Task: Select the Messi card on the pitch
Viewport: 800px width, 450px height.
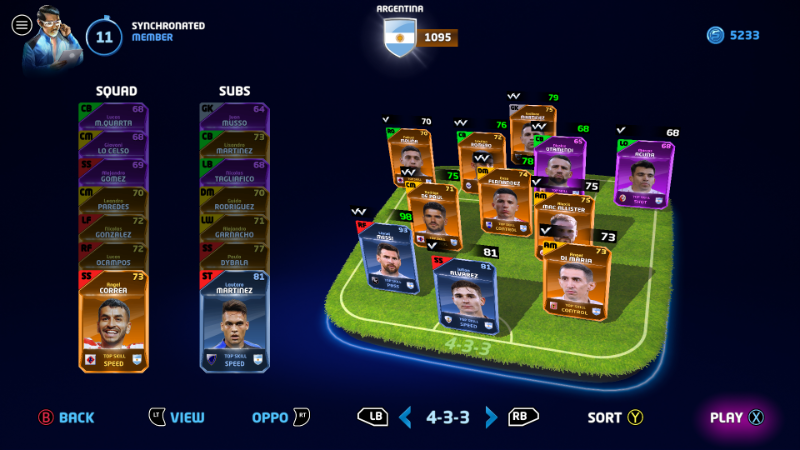Action: [x=384, y=258]
